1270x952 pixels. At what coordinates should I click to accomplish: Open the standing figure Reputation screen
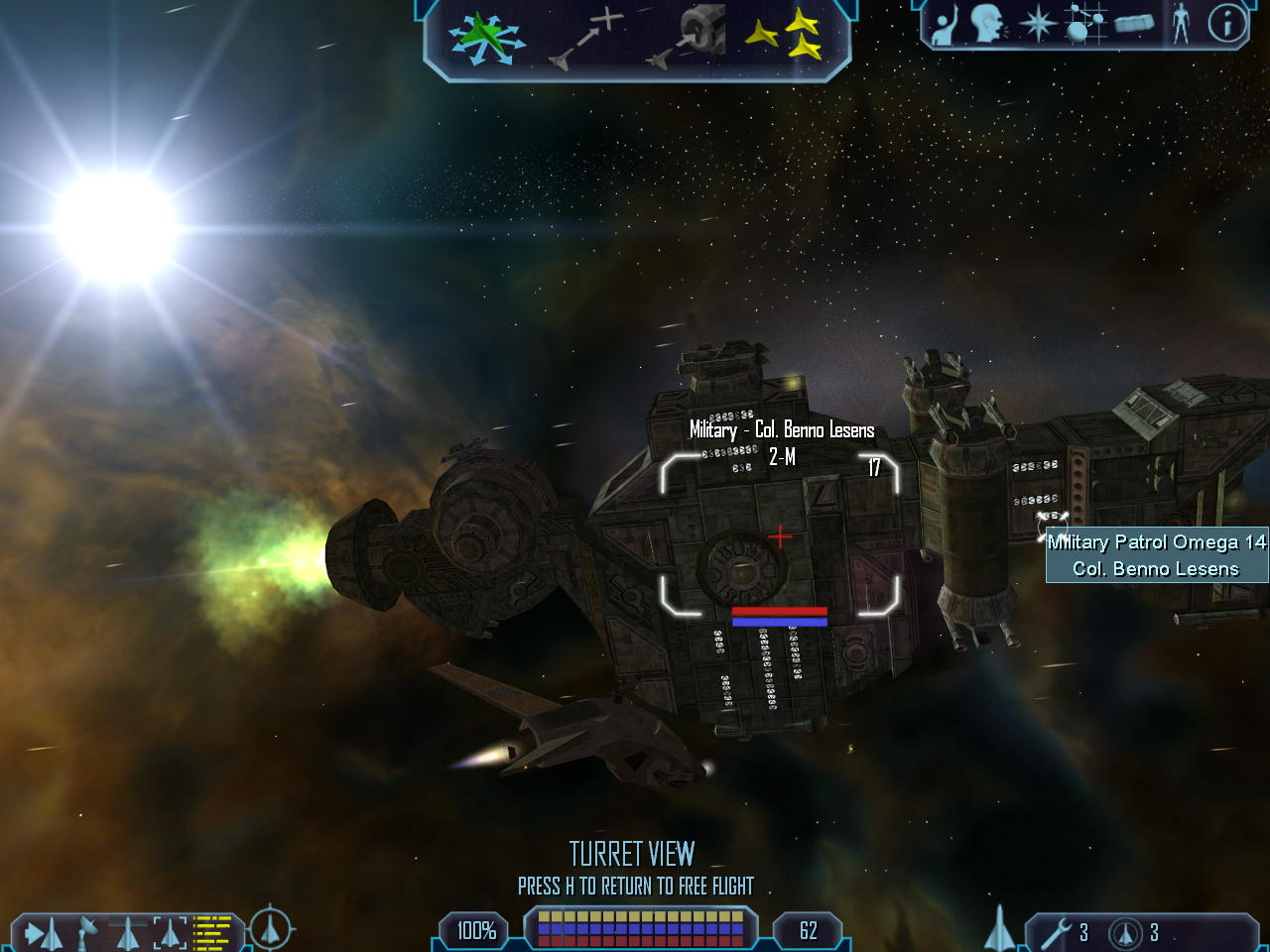coord(1180,24)
